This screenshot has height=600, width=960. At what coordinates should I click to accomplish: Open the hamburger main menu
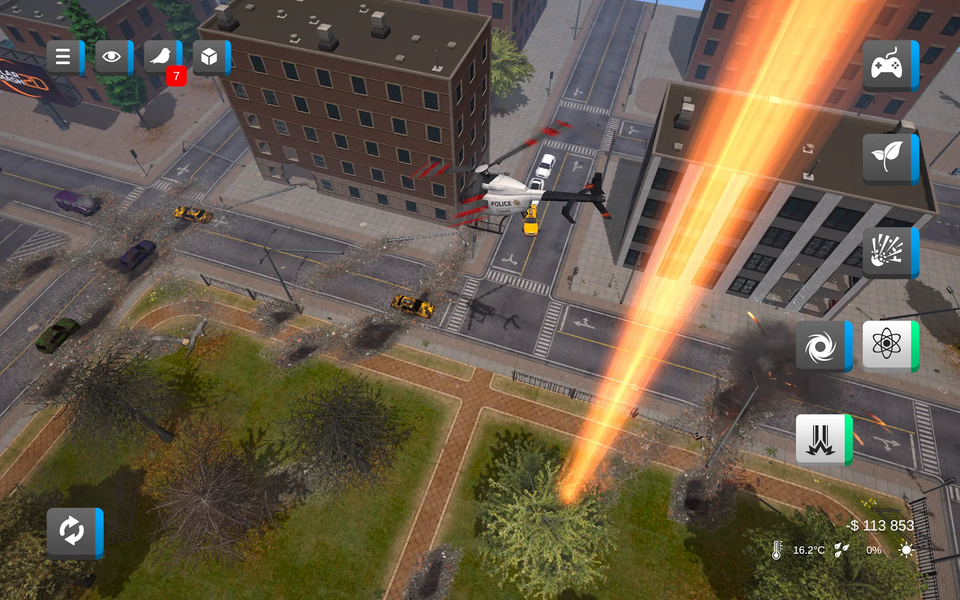[64, 57]
